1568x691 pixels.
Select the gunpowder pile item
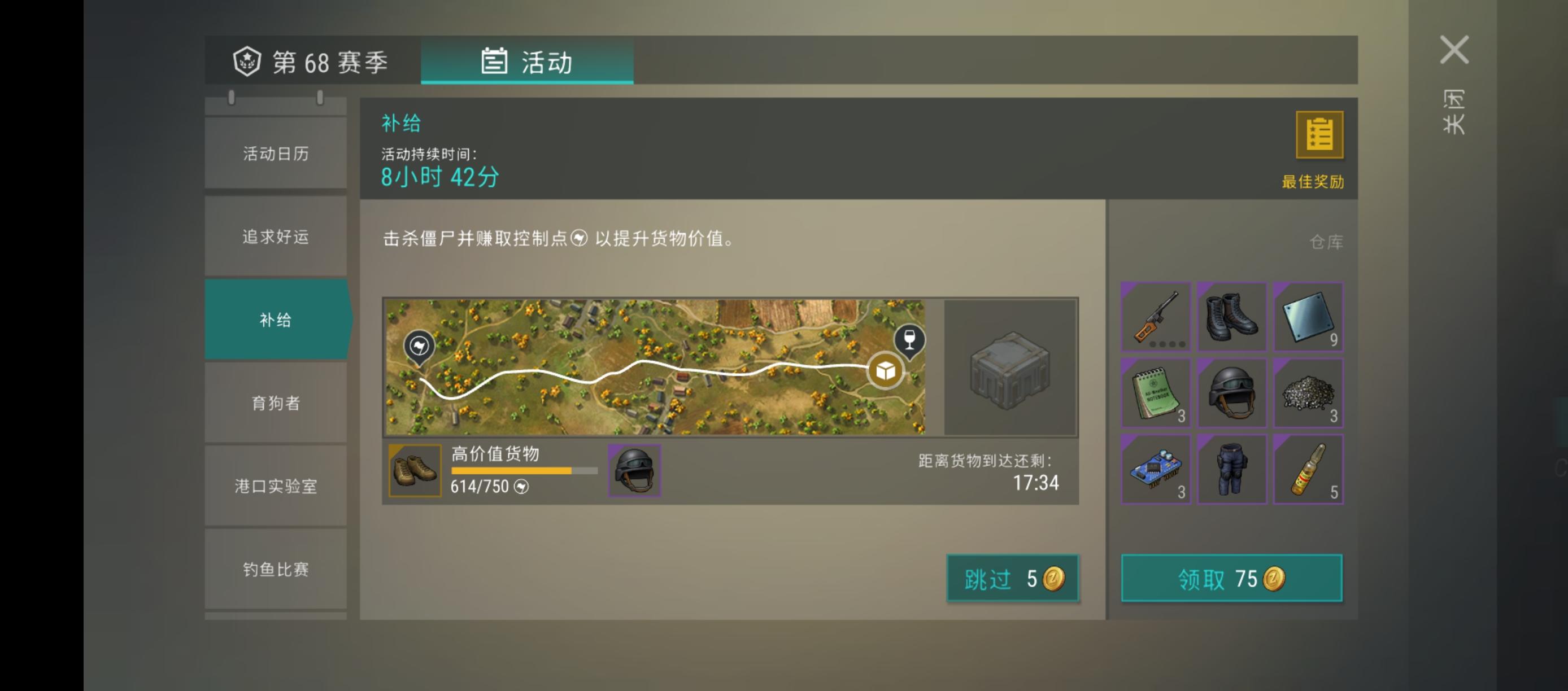[1308, 393]
